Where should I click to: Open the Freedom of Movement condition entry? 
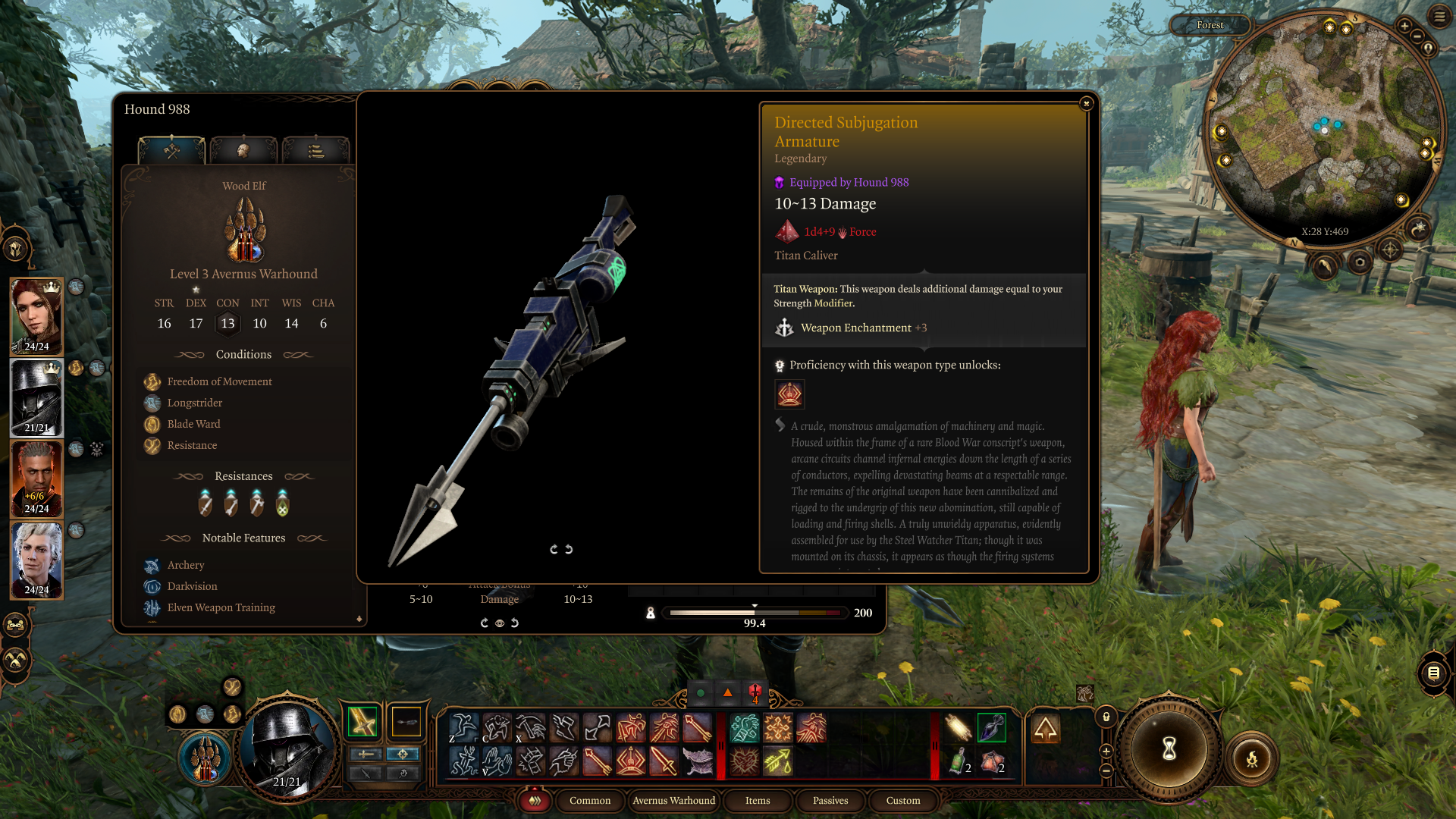point(219,381)
